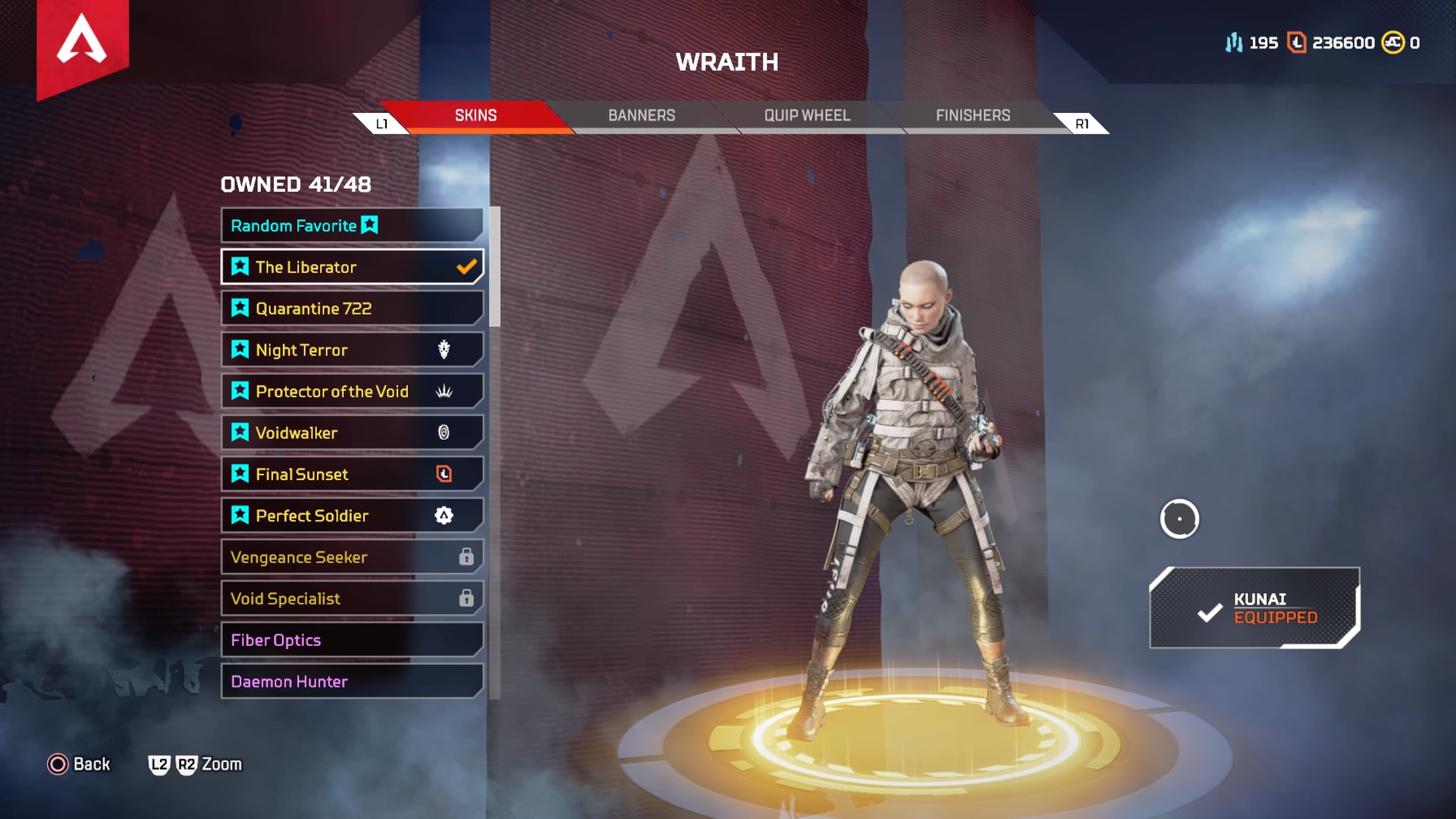The width and height of the screenshot is (1456, 819).
Task: Select The Liberator skin
Action: (x=351, y=267)
